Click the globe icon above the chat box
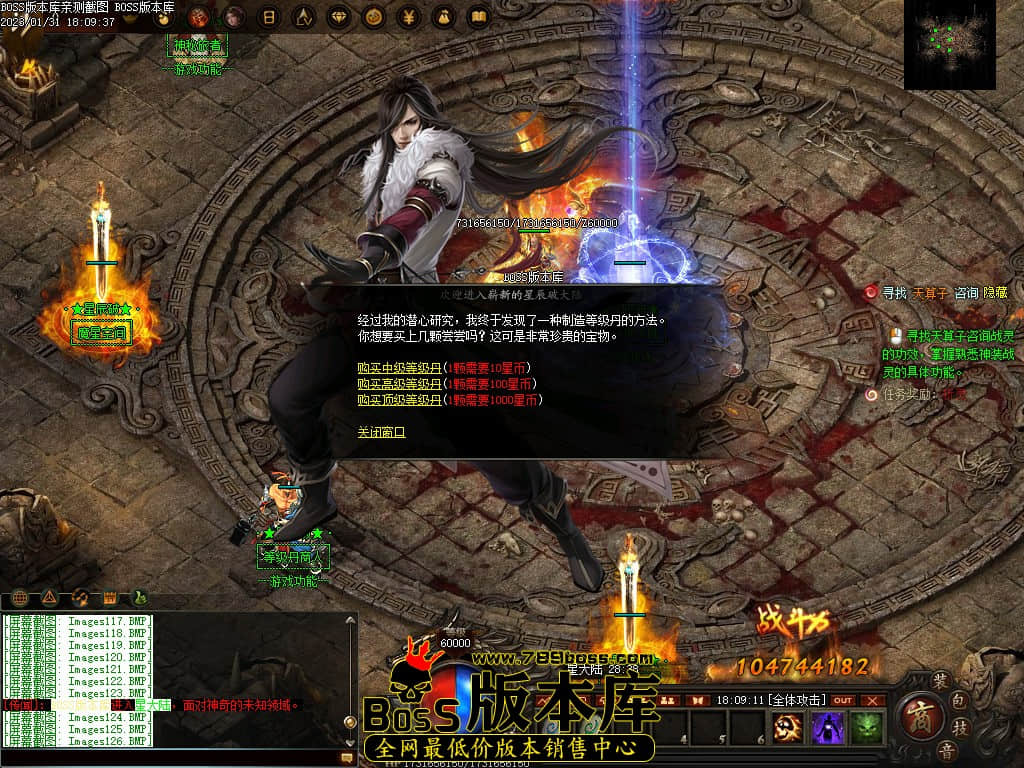This screenshot has width=1024, height=768. pos(20,598)
